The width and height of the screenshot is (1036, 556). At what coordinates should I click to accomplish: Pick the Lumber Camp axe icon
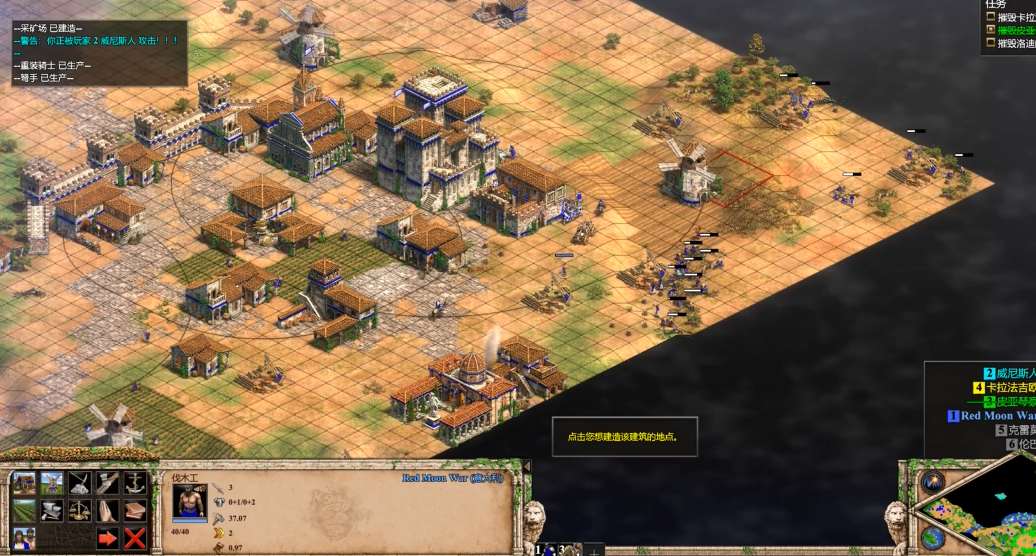107,483
